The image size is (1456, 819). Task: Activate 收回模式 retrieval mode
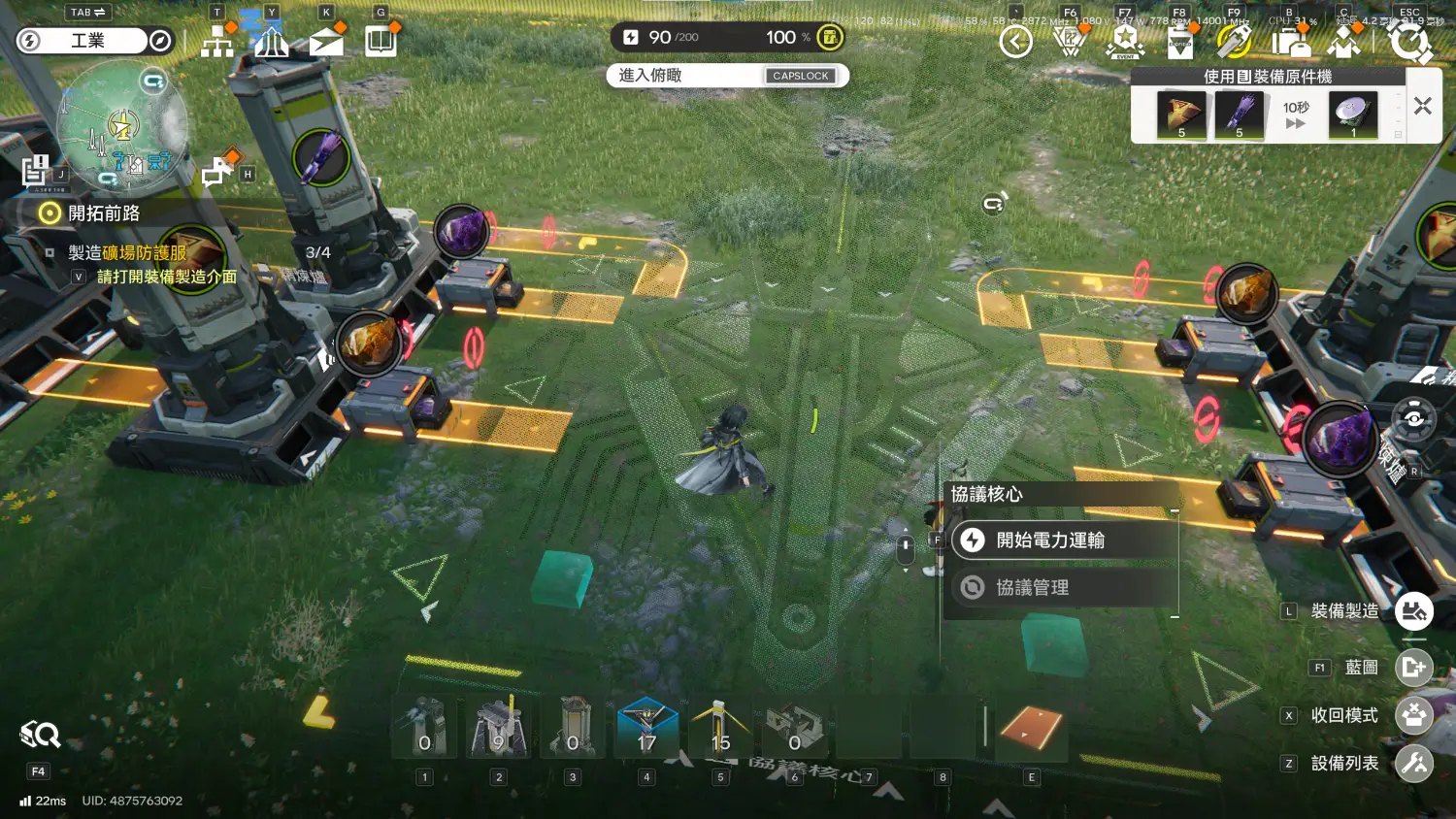[1413, 715]
